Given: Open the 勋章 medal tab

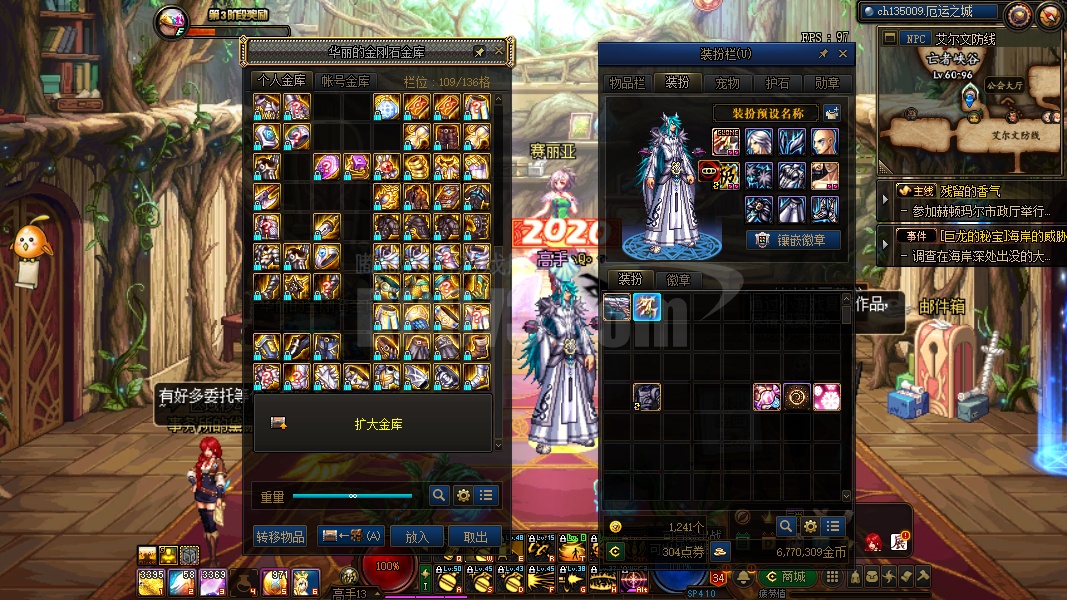Looking at the screenshot, I should [x=827, y=83].
